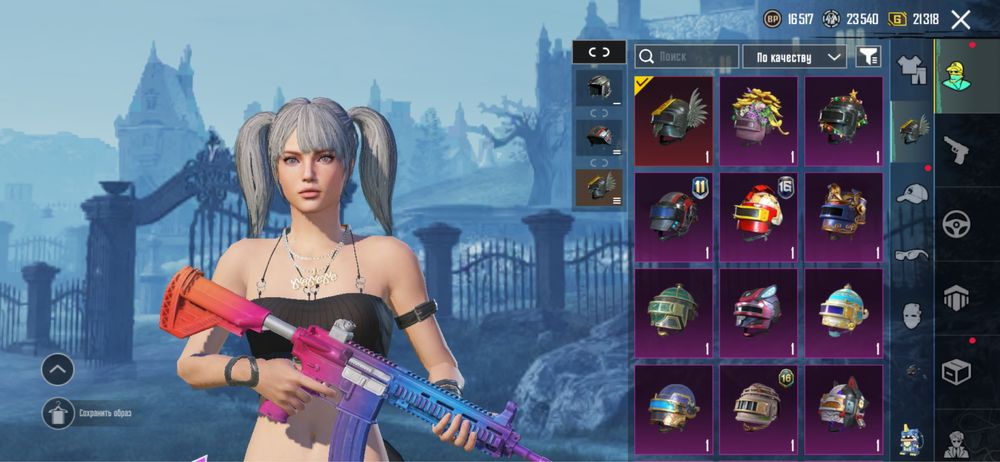Image resolution: width=1000 pixels, height=462 pixels.
Task: Choose the red and yellow visor helmet
Action: [759, 217]
